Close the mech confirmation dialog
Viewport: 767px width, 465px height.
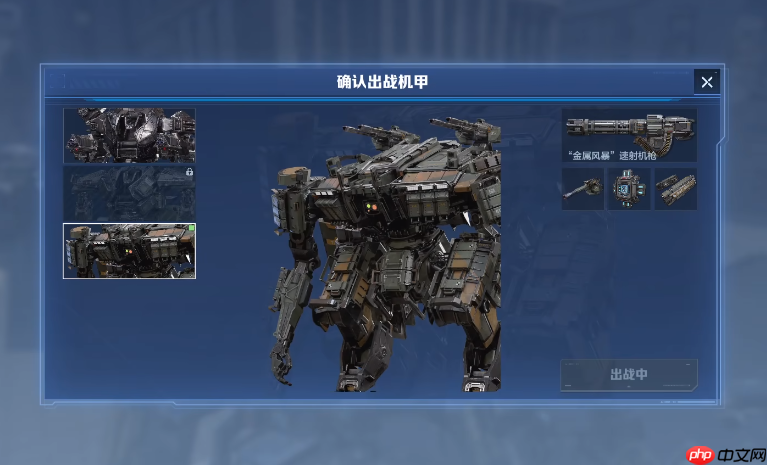(707, 82)
